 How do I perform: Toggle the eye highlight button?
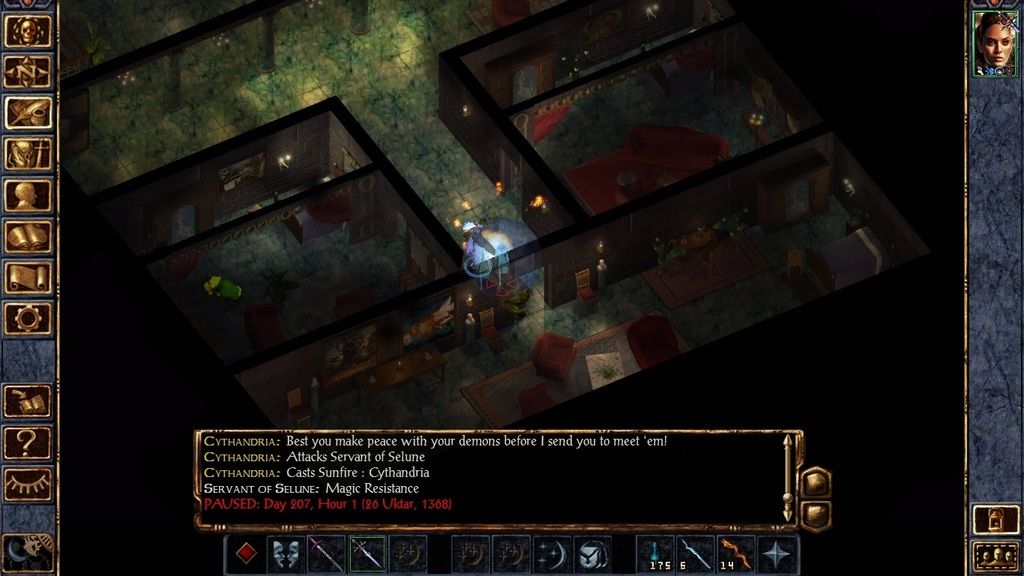click(28, 483)
